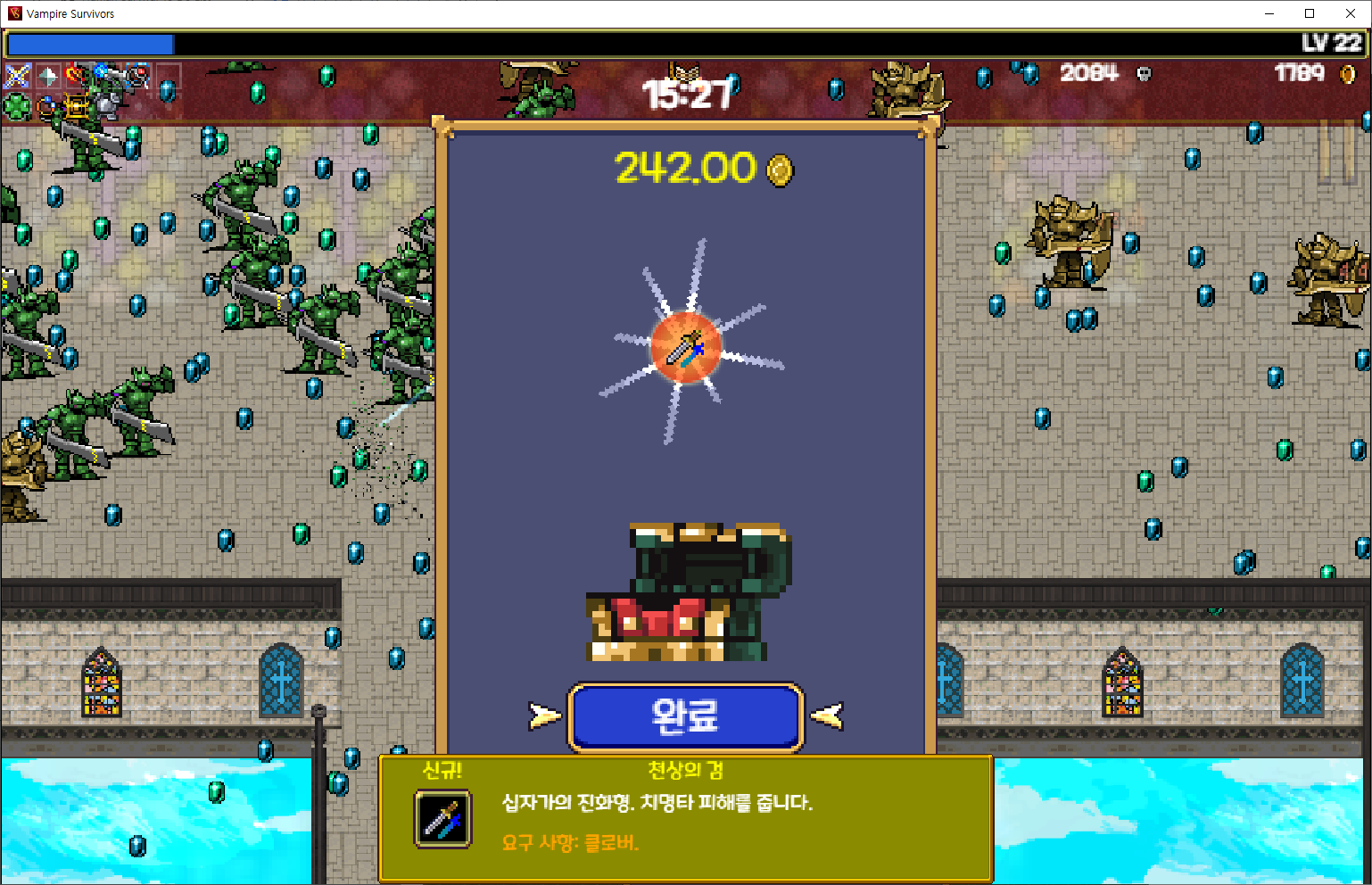1372x885 pixels.
Task: Click the orange ring passive item icon
Action: click(45, 105)
